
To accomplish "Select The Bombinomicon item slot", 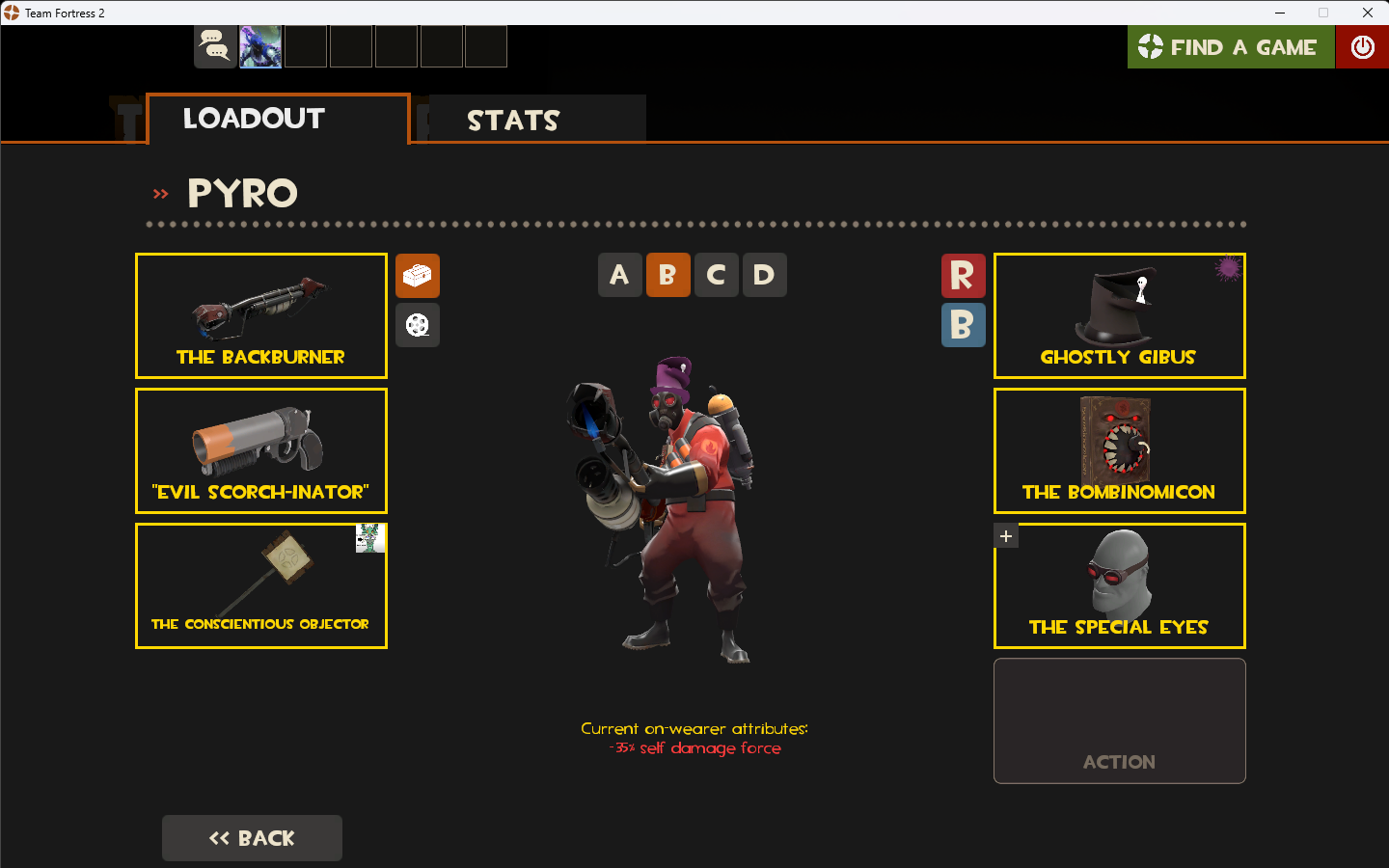I will [1119, 450].
